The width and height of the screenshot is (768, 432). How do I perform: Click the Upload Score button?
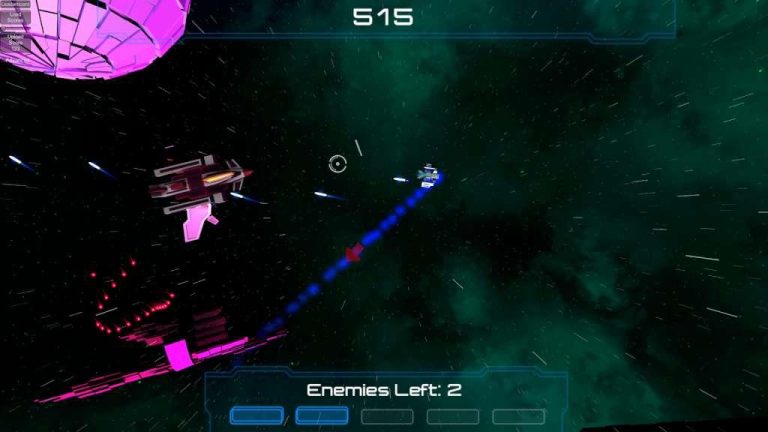pyautogui.click(x=15, y=42)
